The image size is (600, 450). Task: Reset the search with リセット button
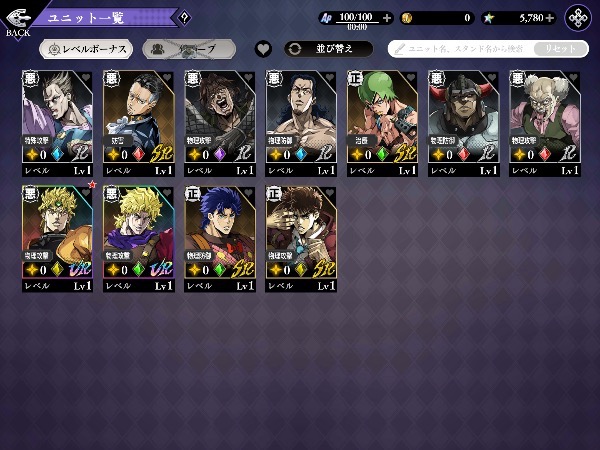[x=560, y=48]
